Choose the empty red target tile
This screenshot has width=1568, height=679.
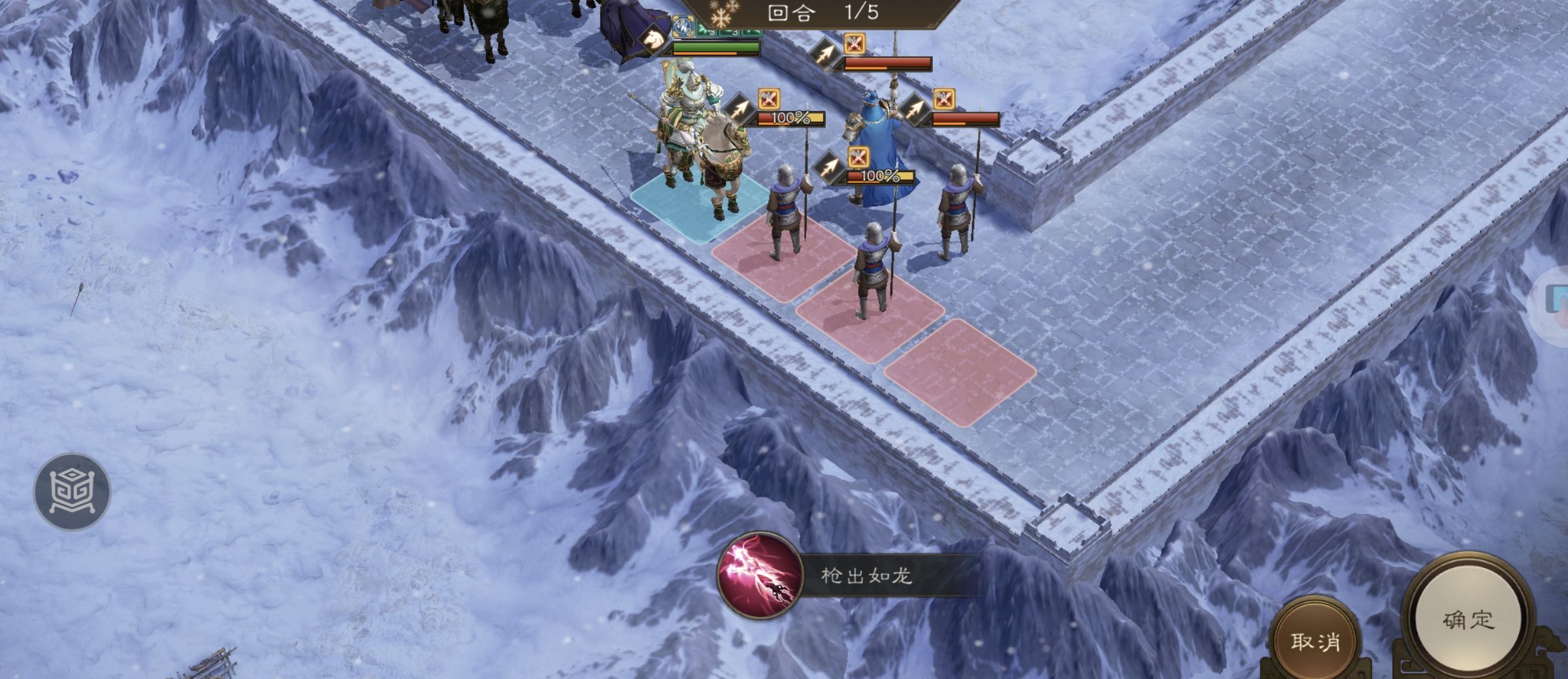tap(959, 371)
